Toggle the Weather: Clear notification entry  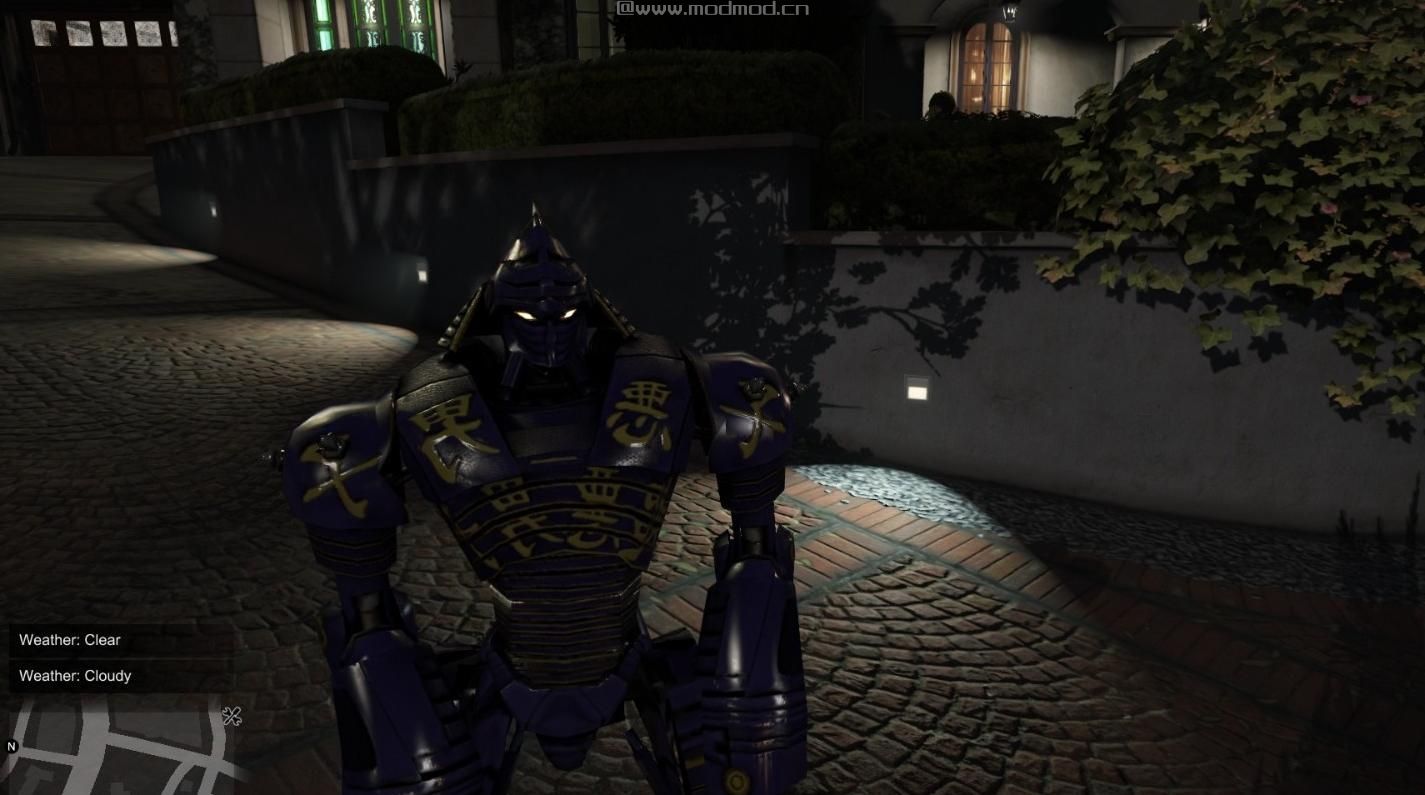[70, 640]
